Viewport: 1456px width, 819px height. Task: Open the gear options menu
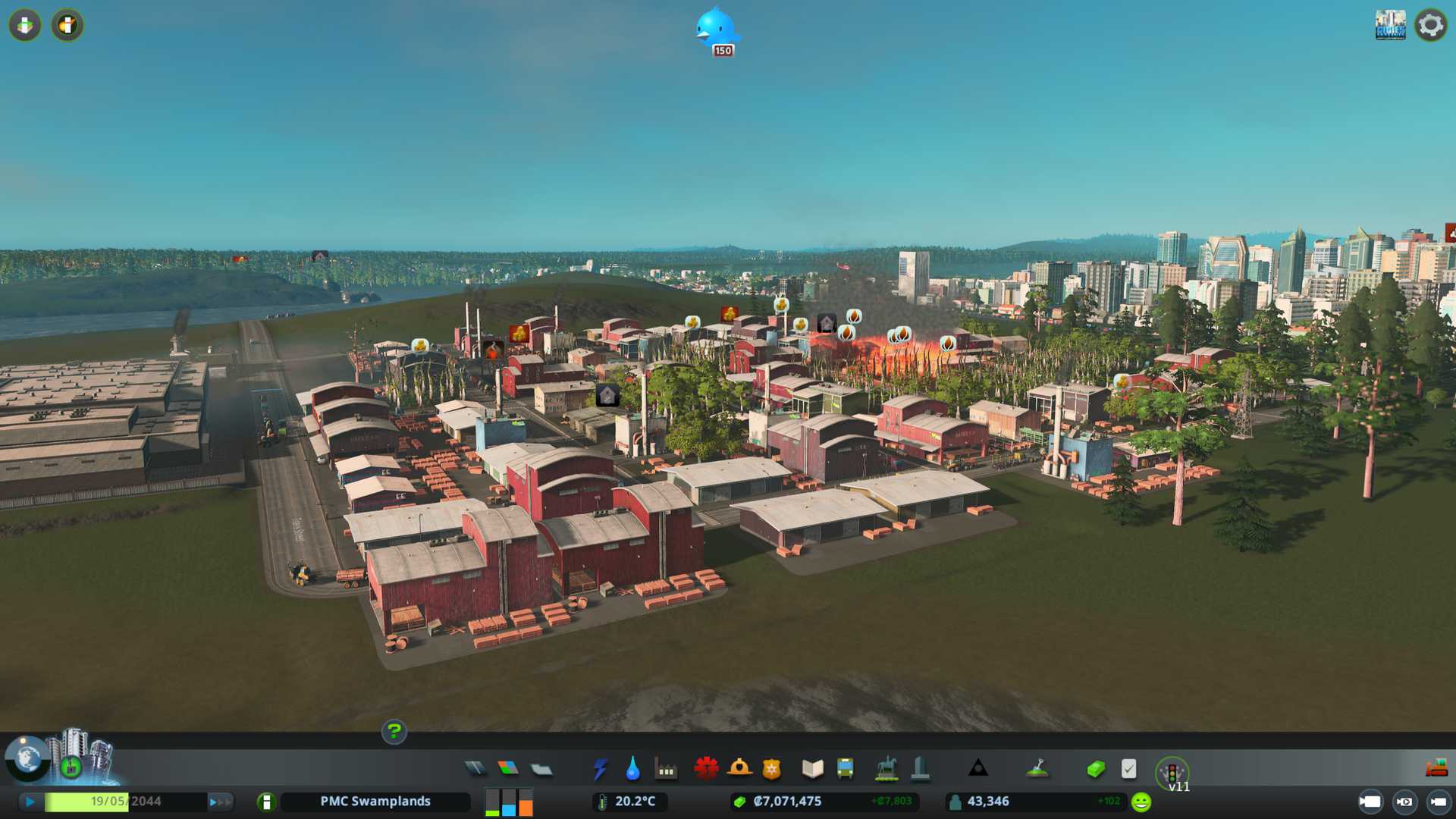[x=1430, y=25]
